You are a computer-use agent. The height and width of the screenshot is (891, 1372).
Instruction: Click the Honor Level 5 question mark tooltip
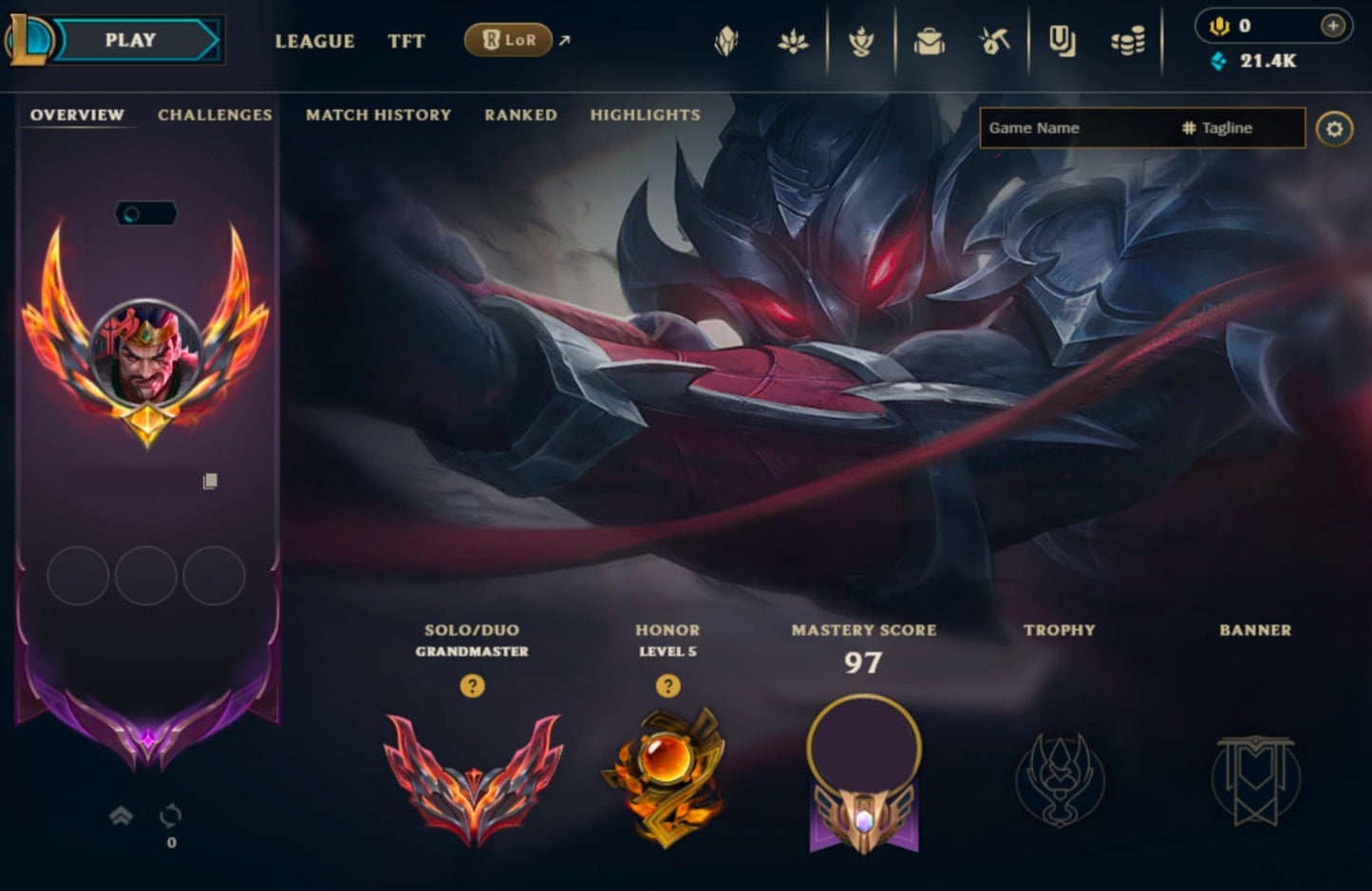click(x=667, y=684)
